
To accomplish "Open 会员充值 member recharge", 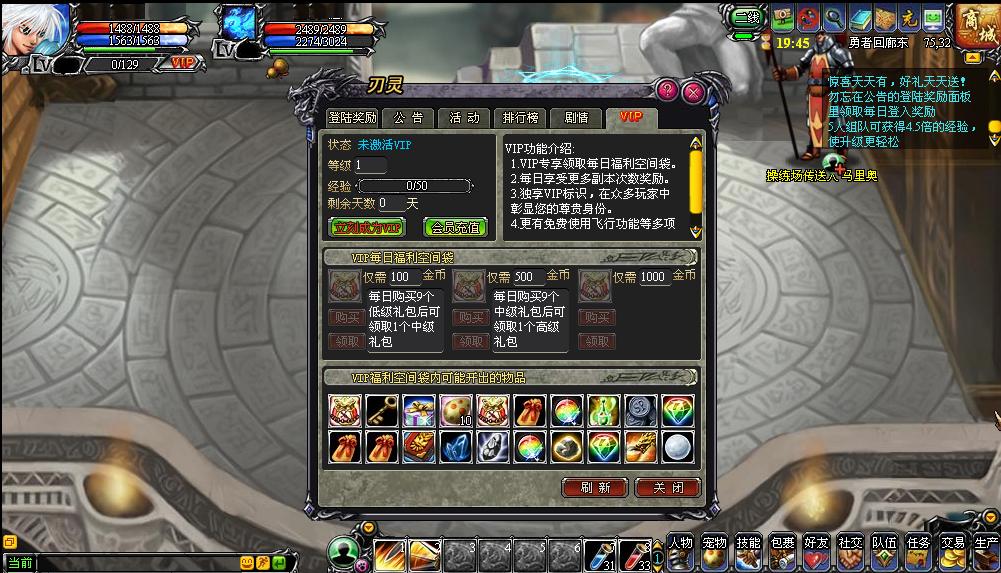I will tap(455, 227).
